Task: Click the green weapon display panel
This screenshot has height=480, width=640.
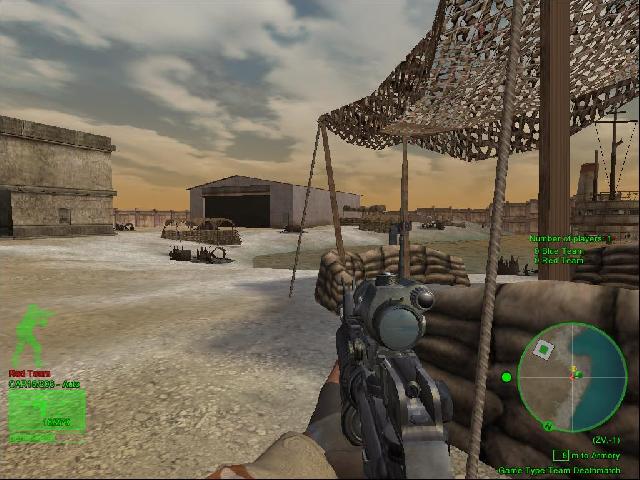Action: click(47, 411)
